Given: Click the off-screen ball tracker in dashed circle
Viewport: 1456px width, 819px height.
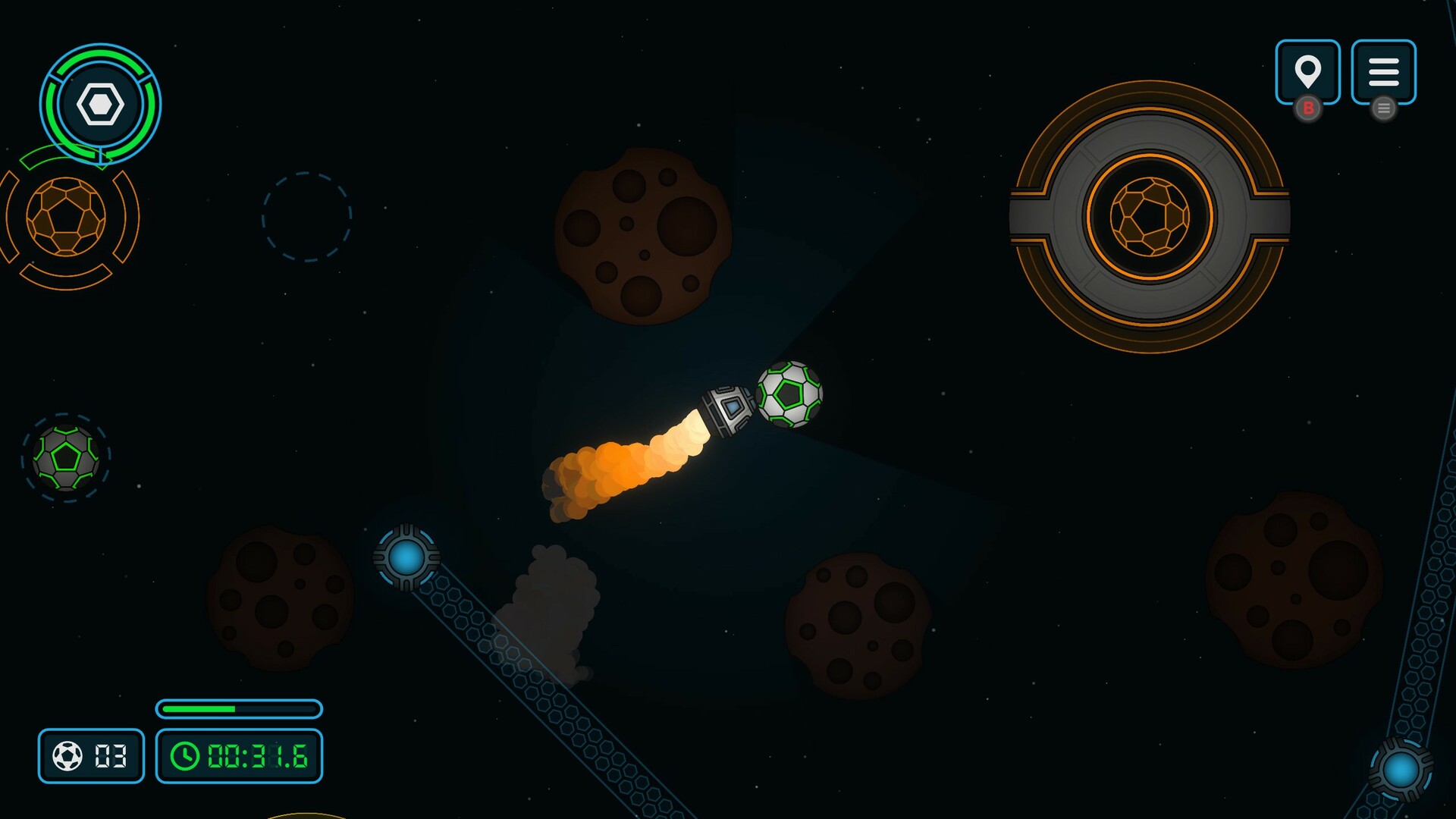Looking at the screenshot, I should coord(67,457).
